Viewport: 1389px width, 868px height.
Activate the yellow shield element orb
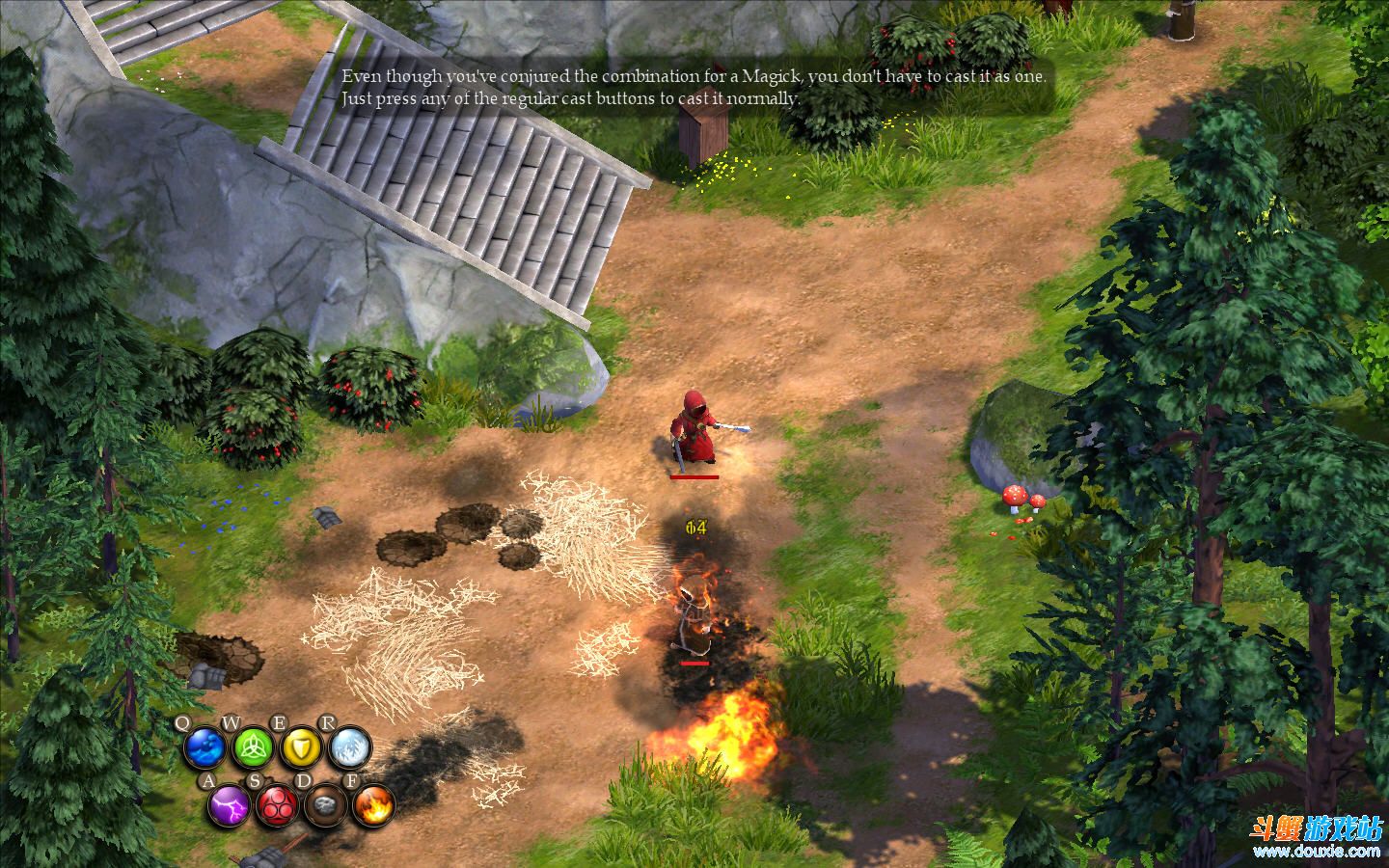pos(300,747)
